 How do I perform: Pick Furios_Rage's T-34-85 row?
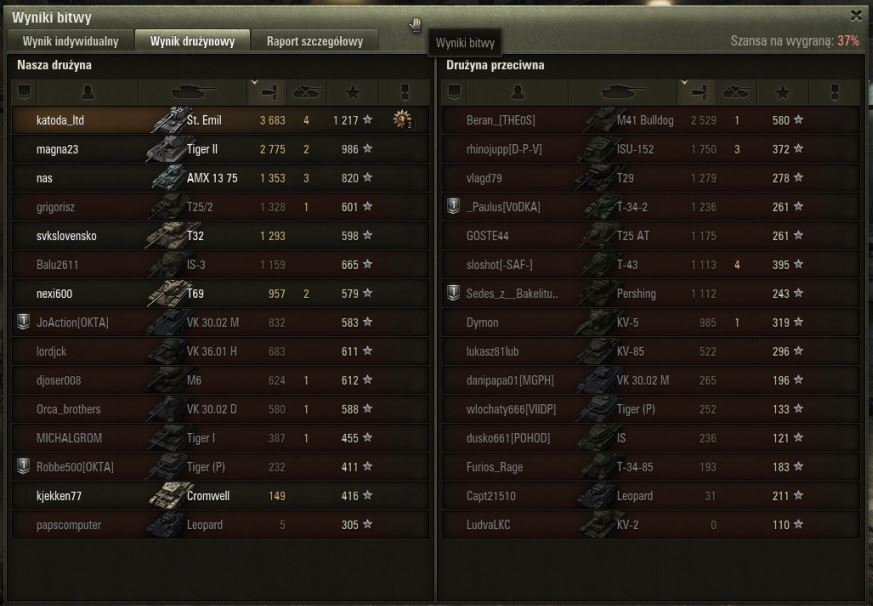pyautogui.click(x=650, y=467)
